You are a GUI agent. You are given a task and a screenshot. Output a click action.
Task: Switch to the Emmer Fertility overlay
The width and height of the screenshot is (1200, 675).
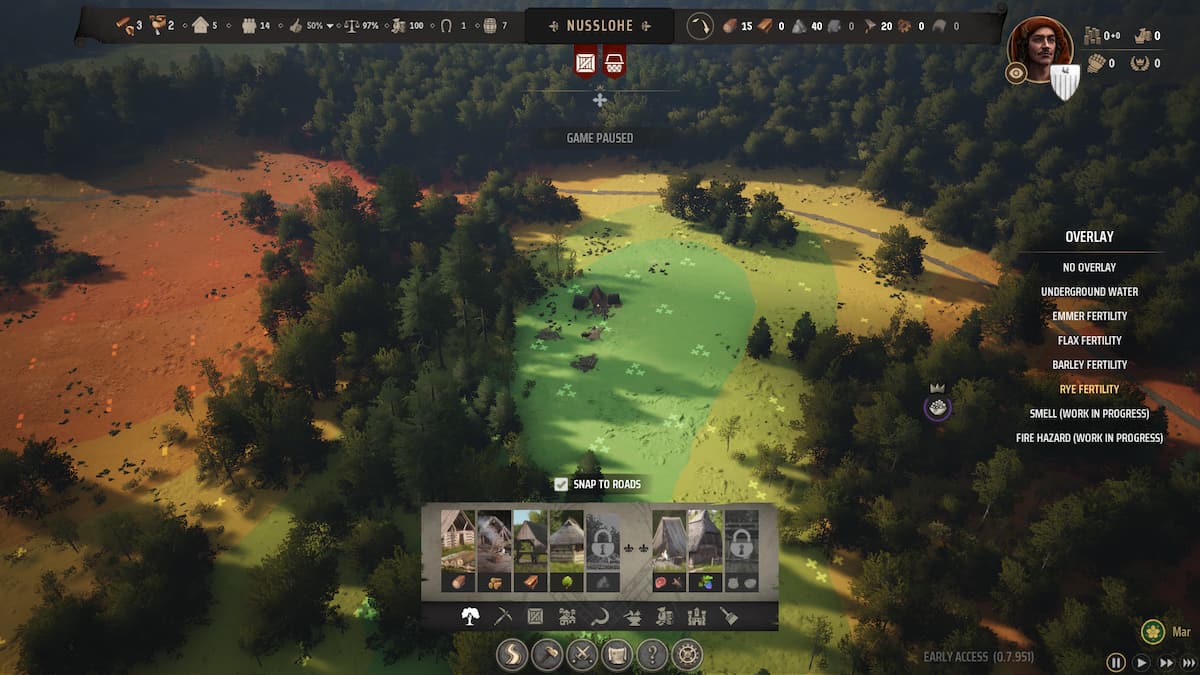click(x=1089, y=316)
